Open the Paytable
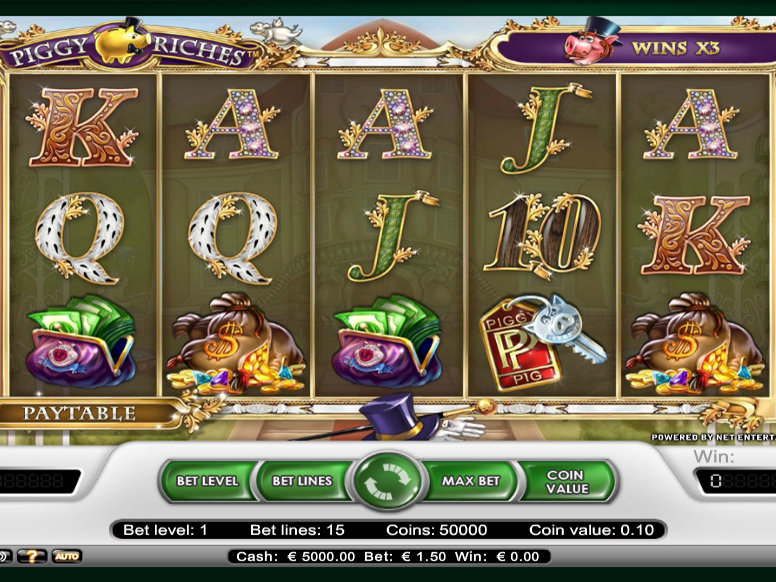 [x=80, y=412]
